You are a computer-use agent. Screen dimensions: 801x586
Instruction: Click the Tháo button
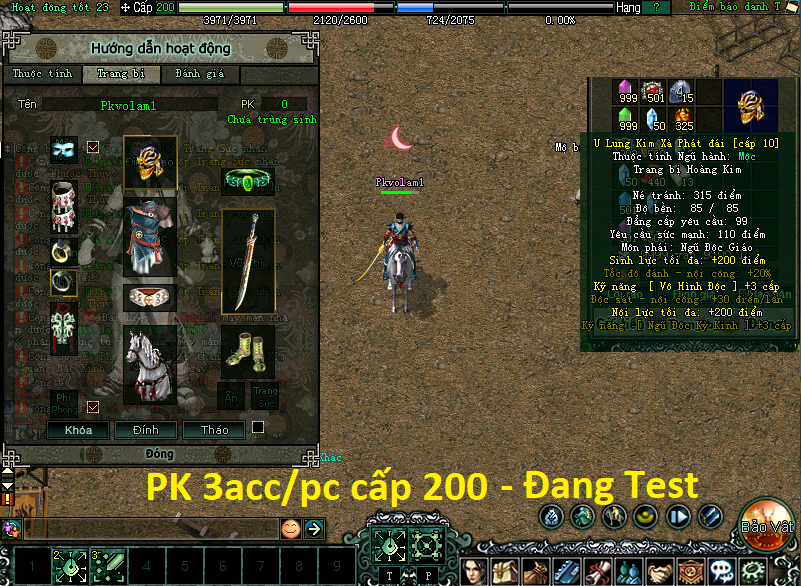[212, 430]
